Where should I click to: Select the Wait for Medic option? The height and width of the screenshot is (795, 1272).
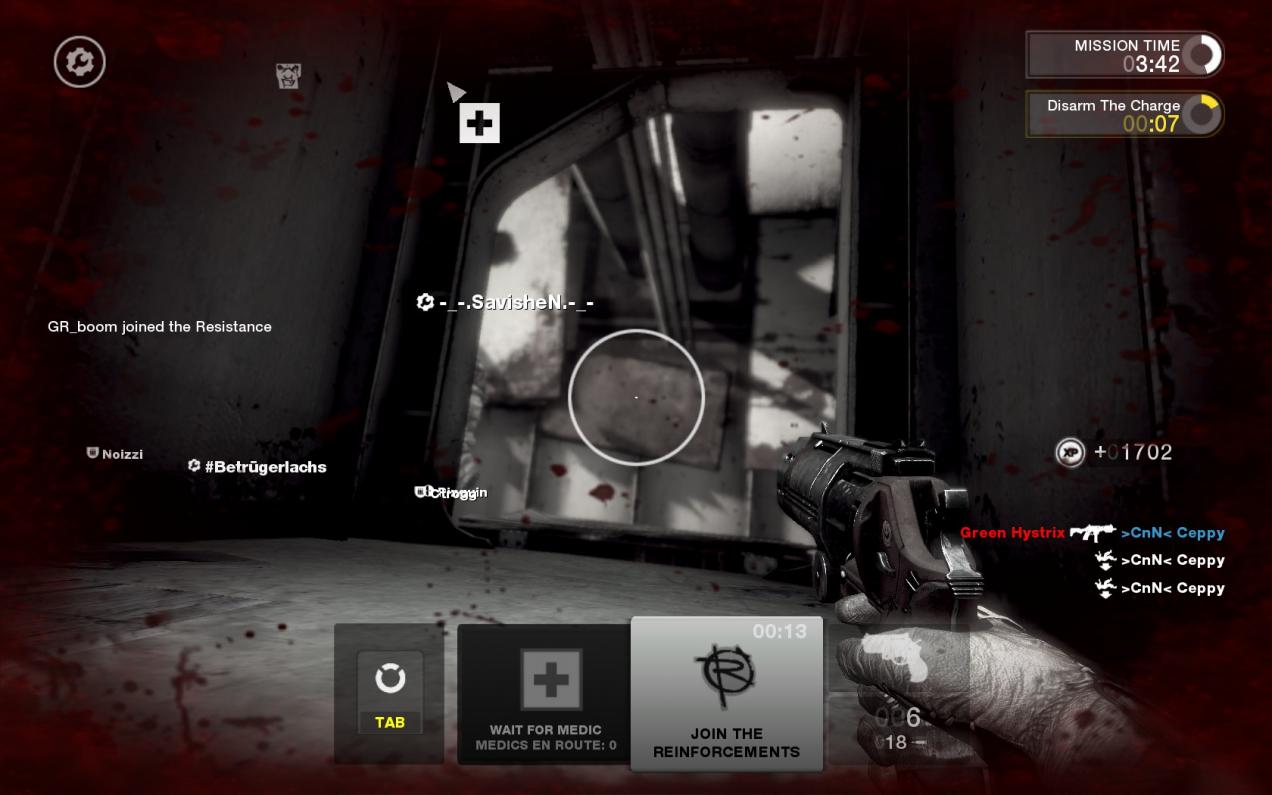pyautogui.click(x=545, y=694)
